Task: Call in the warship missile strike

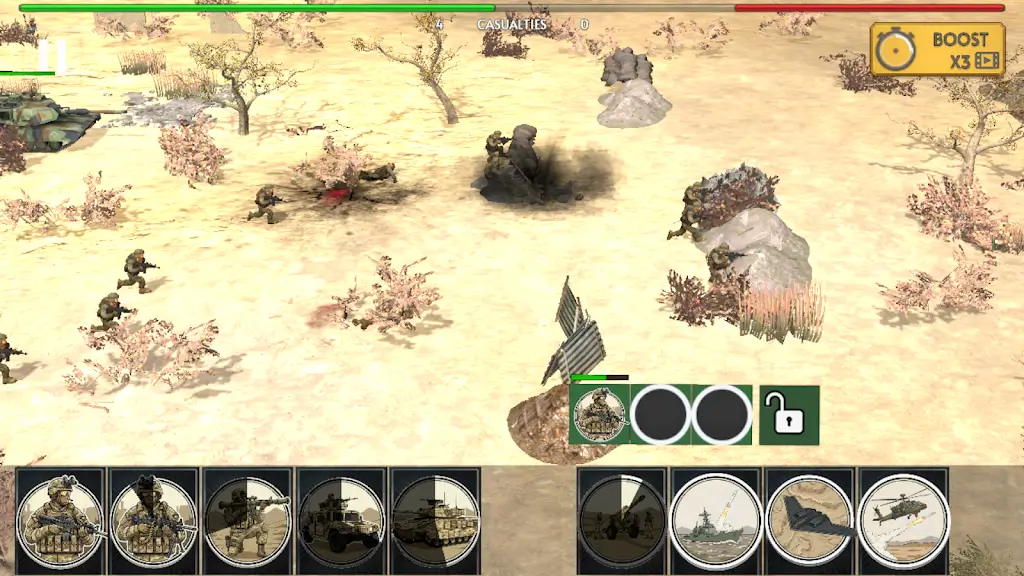Action: pos(715,520)
